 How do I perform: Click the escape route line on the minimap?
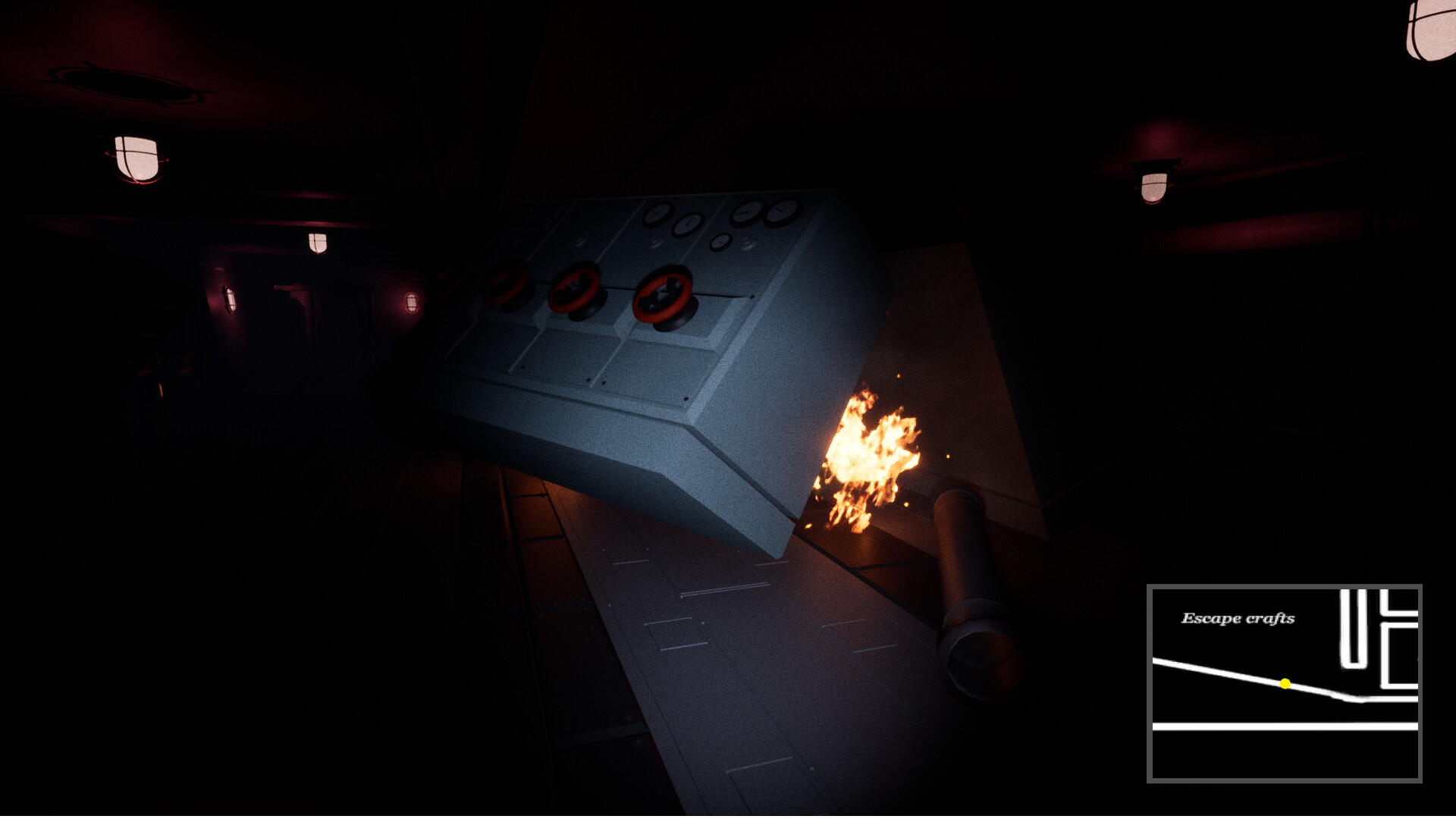pyautogui.click(x=1213, y=667)
